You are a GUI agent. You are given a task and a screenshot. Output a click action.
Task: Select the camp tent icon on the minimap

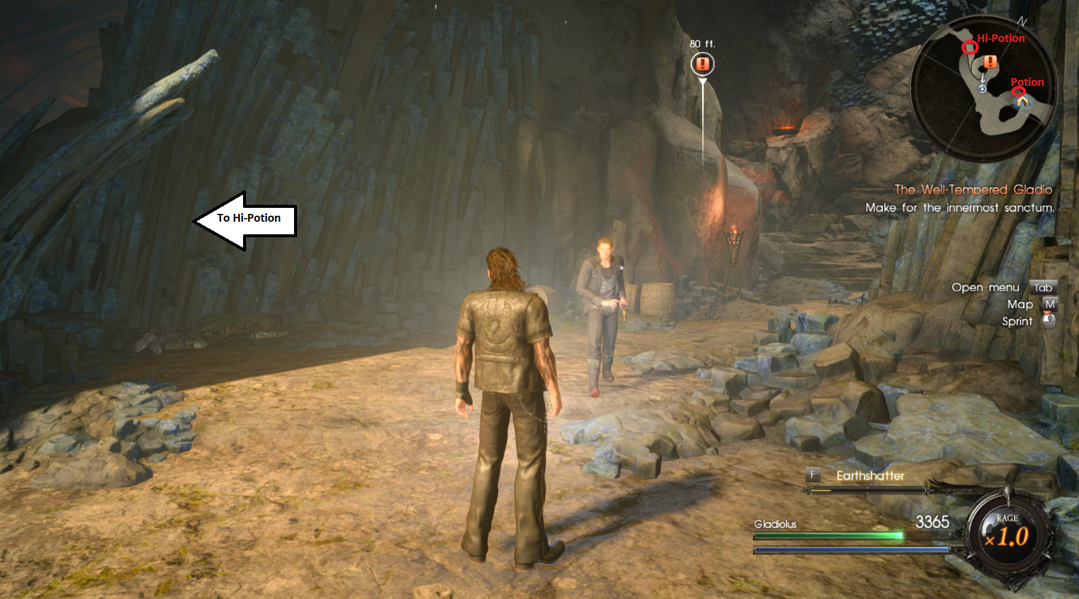coord(1022,102)
